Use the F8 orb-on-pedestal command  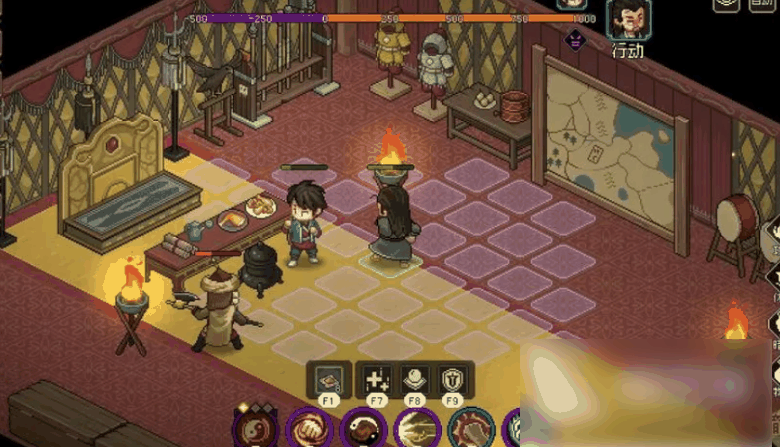pos(415,379)
